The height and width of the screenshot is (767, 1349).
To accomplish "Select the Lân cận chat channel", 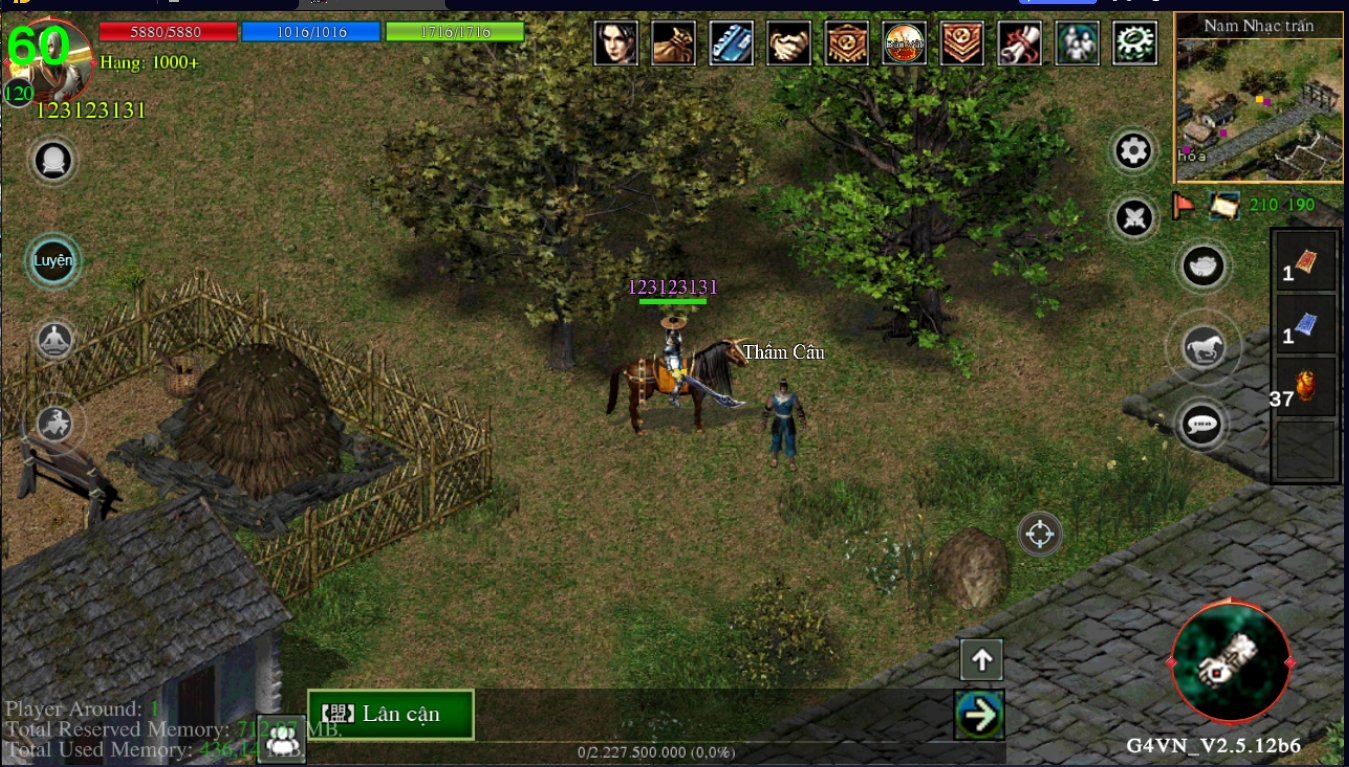I will click(390, 714).
